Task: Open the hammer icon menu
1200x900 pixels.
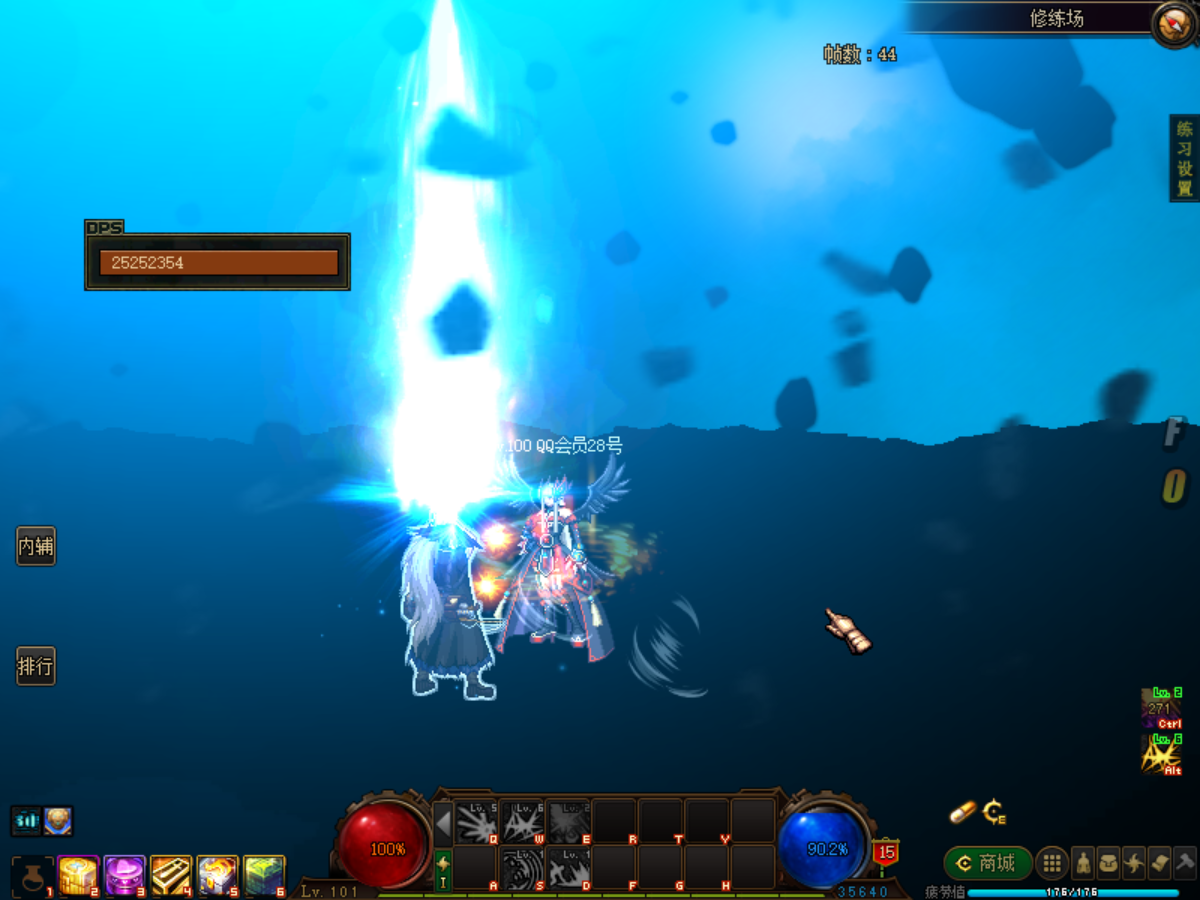Action: point(1185,863)
